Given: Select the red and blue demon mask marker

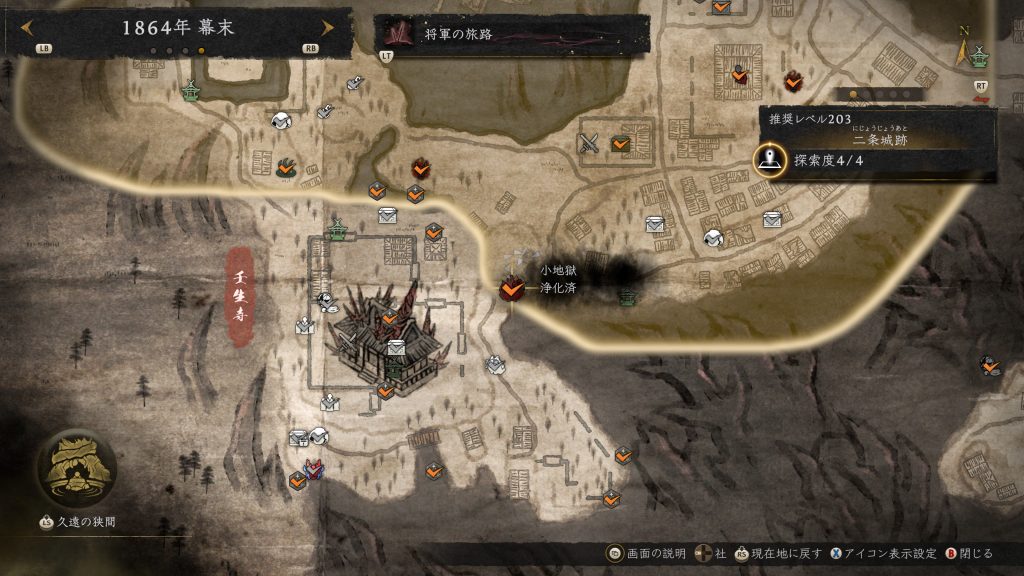Looking at the screenshot, I should (x=314, y=468).
